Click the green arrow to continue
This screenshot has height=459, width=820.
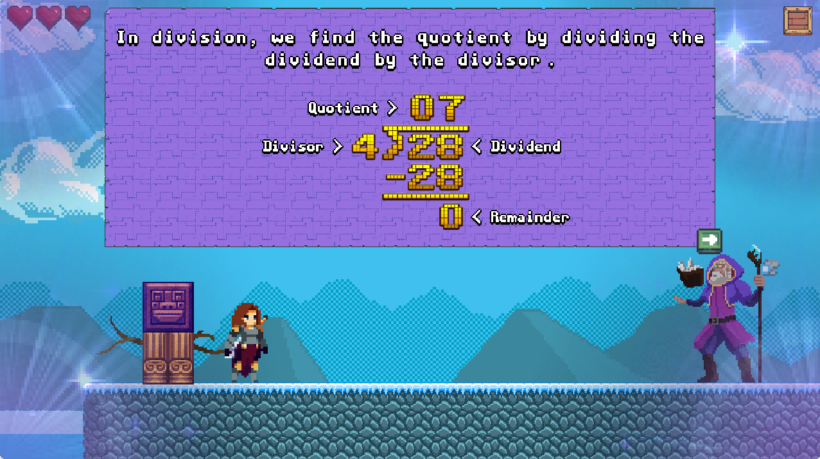pyautogui.click(x=709, y=240)
